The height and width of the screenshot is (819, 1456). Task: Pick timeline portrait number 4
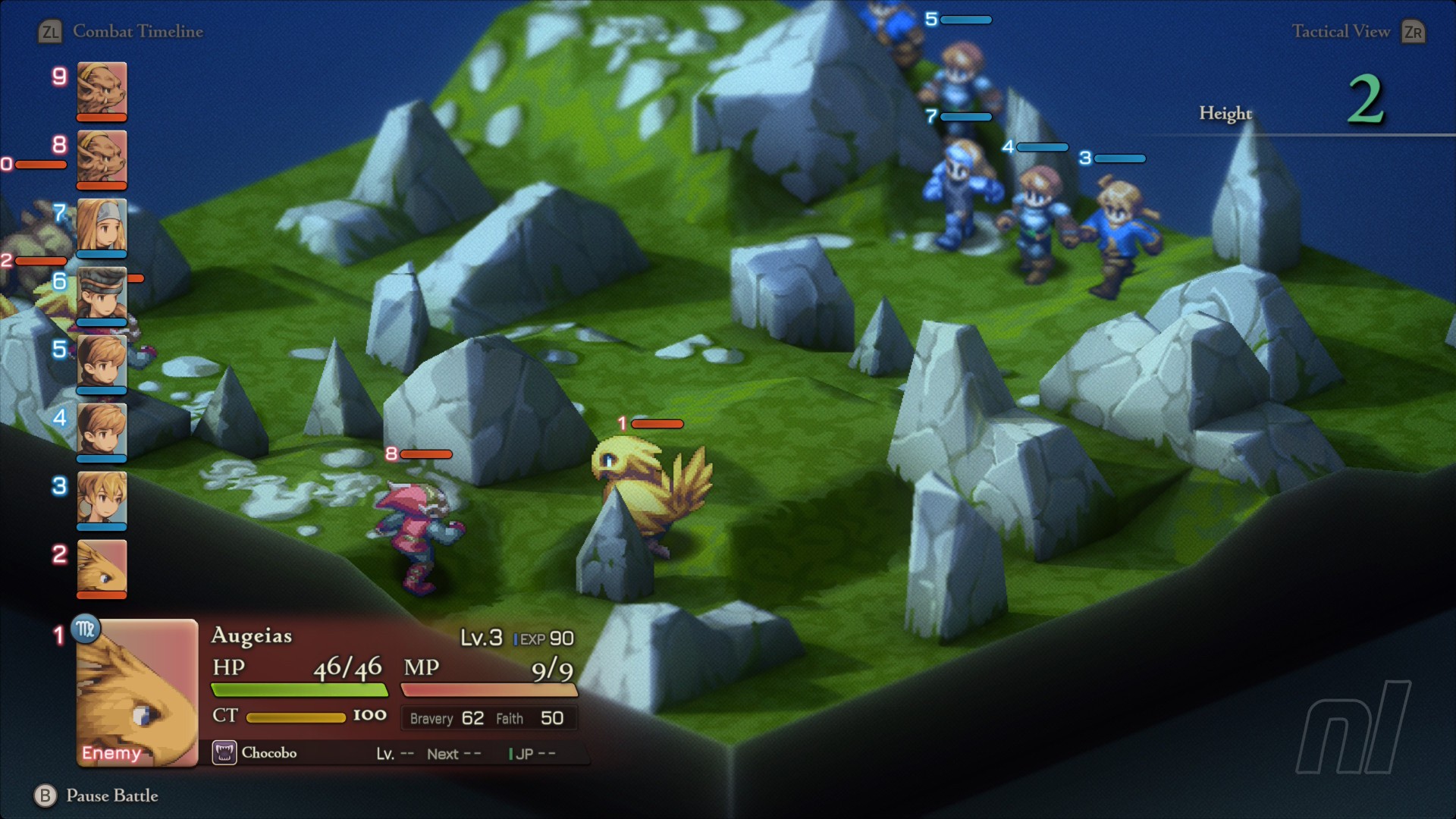click(102, 431)
